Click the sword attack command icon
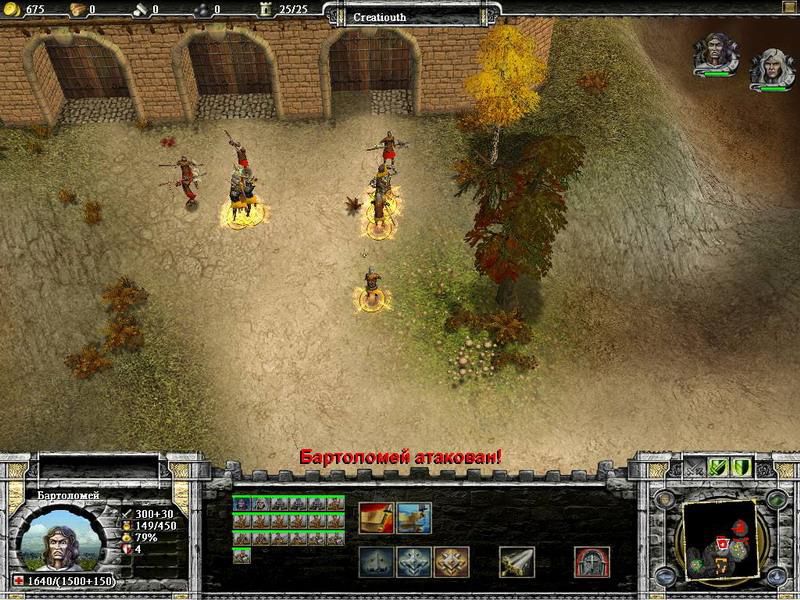 coord(517,562)
